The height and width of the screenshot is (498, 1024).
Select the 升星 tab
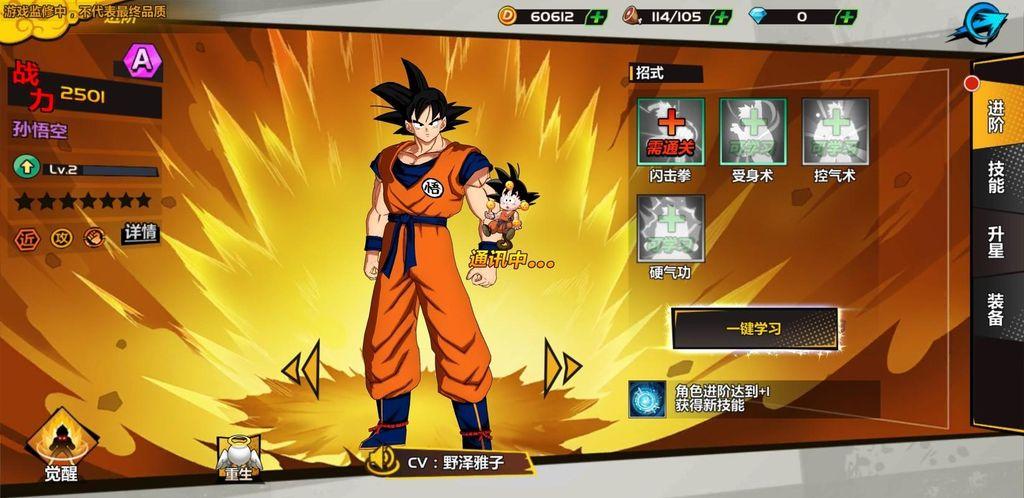(996, 241)
